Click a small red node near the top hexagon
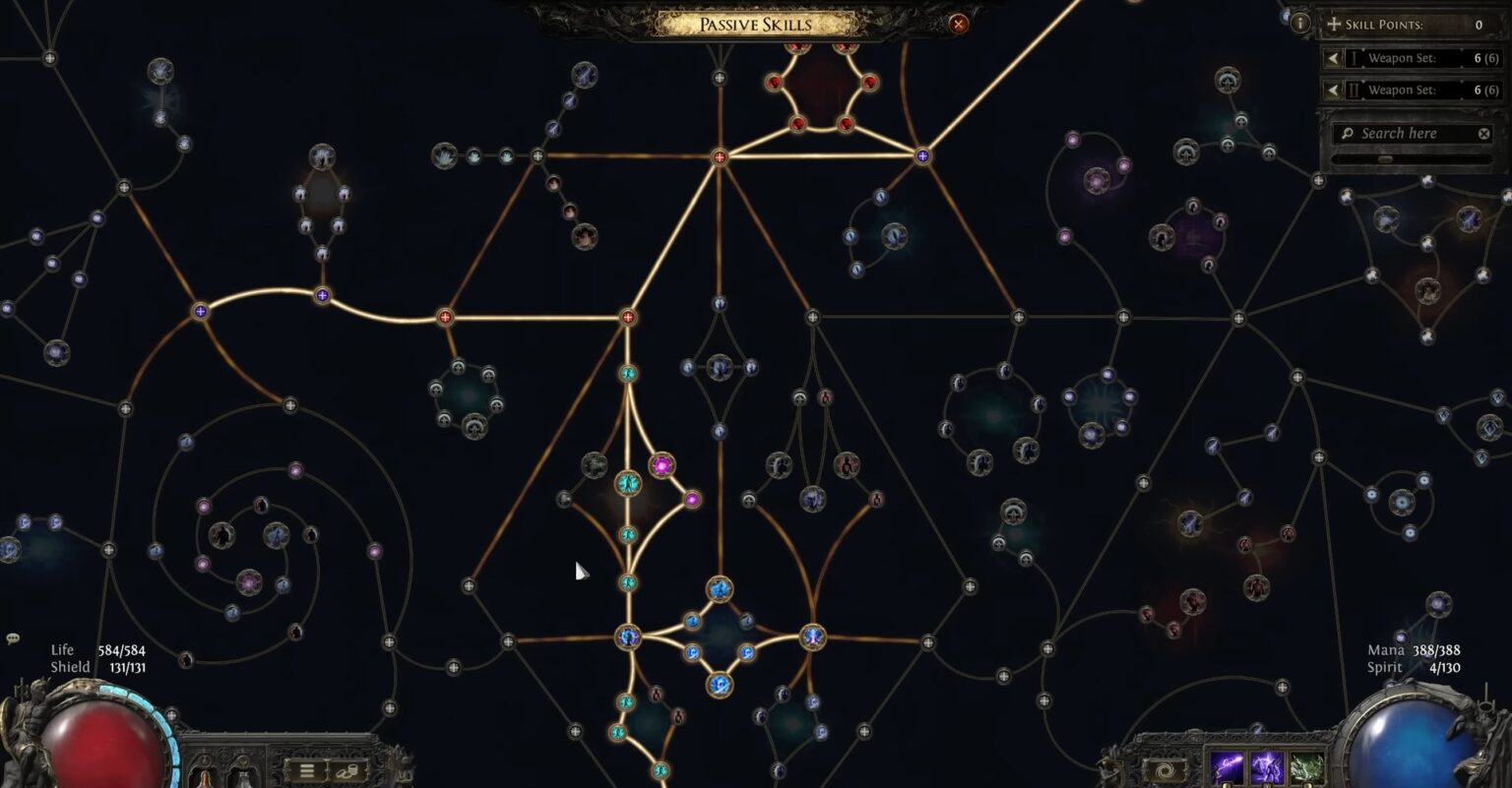Image resolution: width=1512 pixels, height=788 pixels. [x=774, y=84]
